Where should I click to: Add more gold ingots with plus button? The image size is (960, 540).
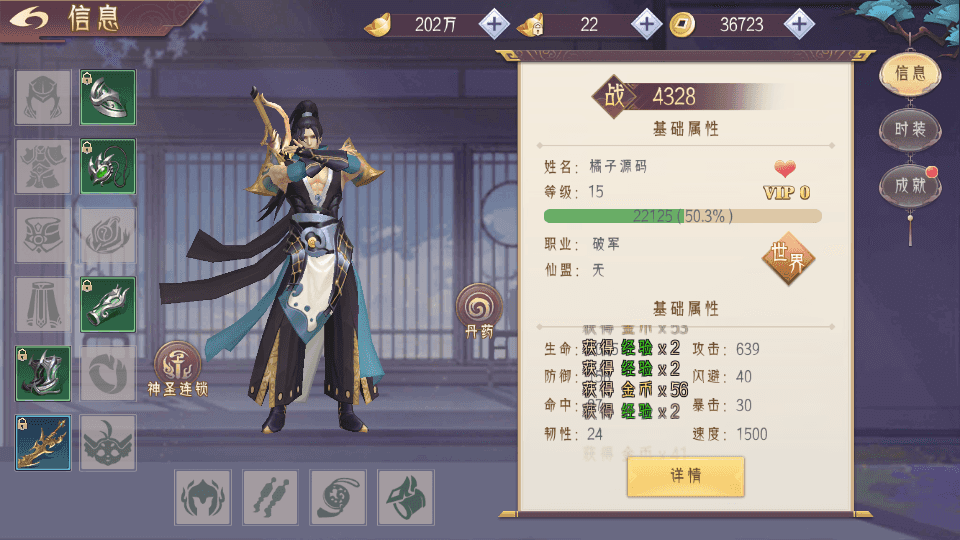[x=494, y=24]
